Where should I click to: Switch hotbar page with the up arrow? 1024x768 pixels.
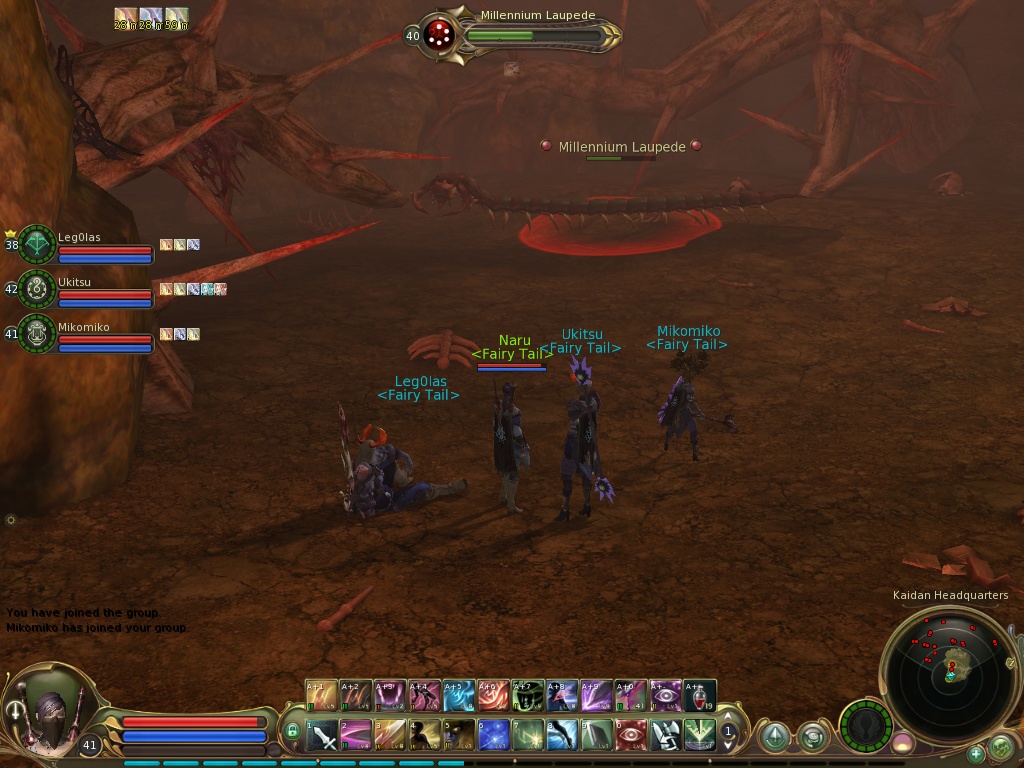(729, 718)
